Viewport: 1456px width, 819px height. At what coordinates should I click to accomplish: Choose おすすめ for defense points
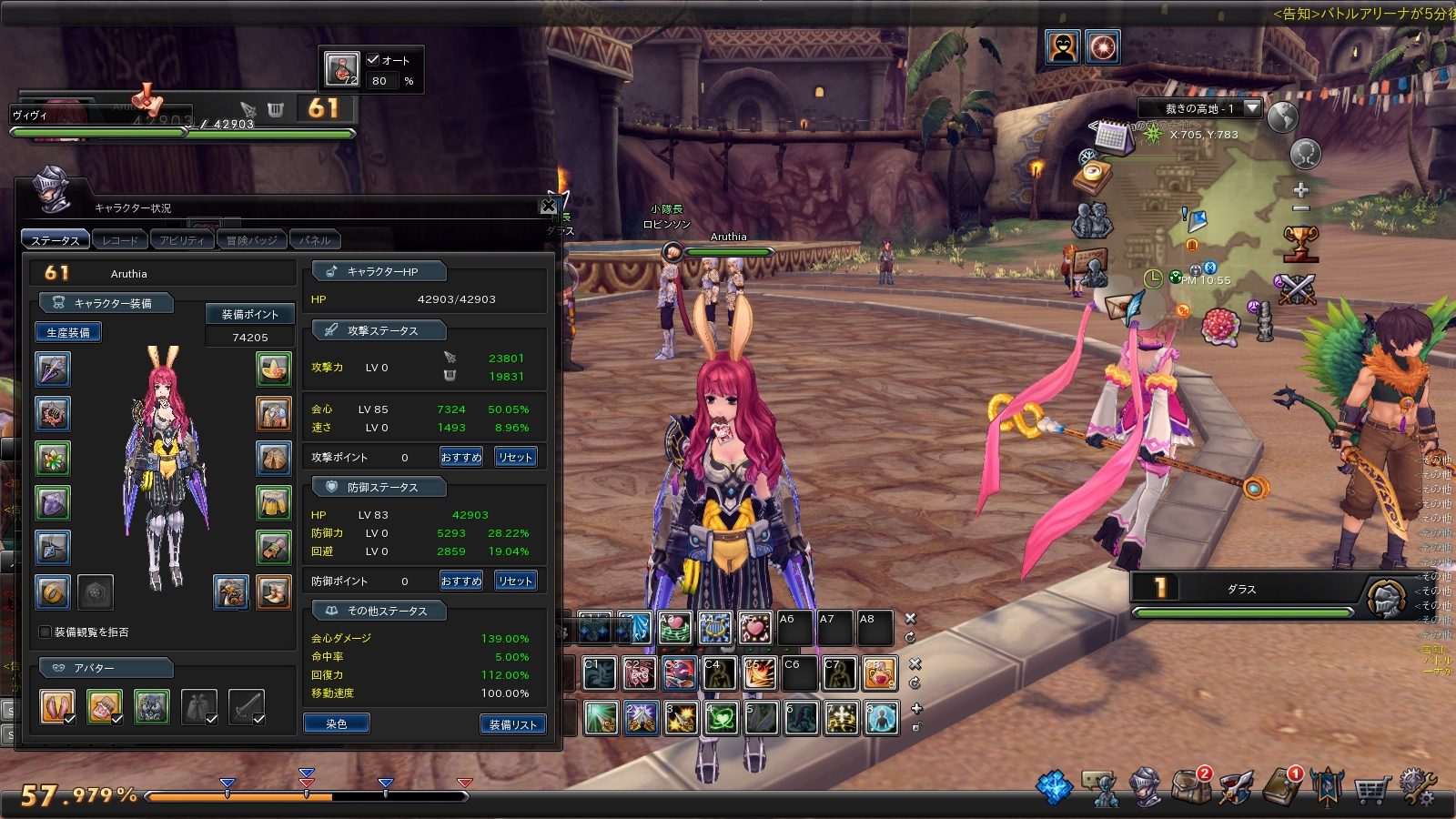pyautogui.click(x=461, y=581)
